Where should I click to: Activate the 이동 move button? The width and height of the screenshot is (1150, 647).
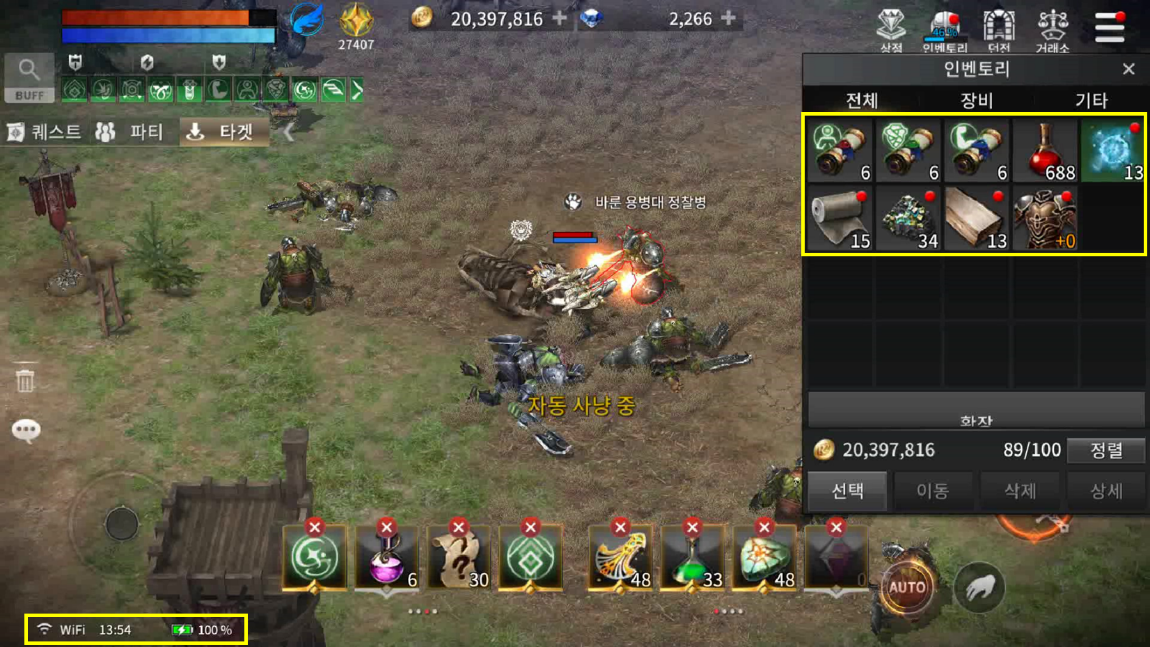932,491
